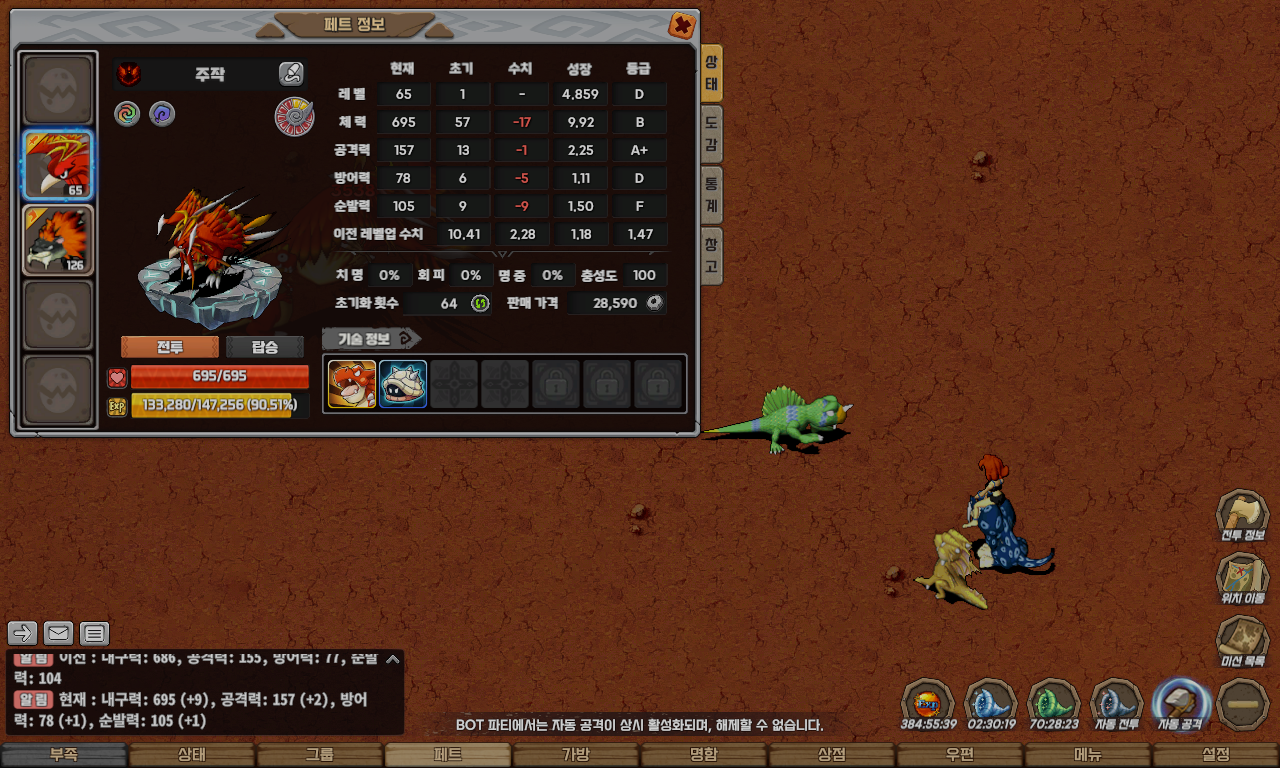The height and width of the screenshot is (768, 1280).
Task: Select the level 126 pet portrait
Action: coord(58,240)
